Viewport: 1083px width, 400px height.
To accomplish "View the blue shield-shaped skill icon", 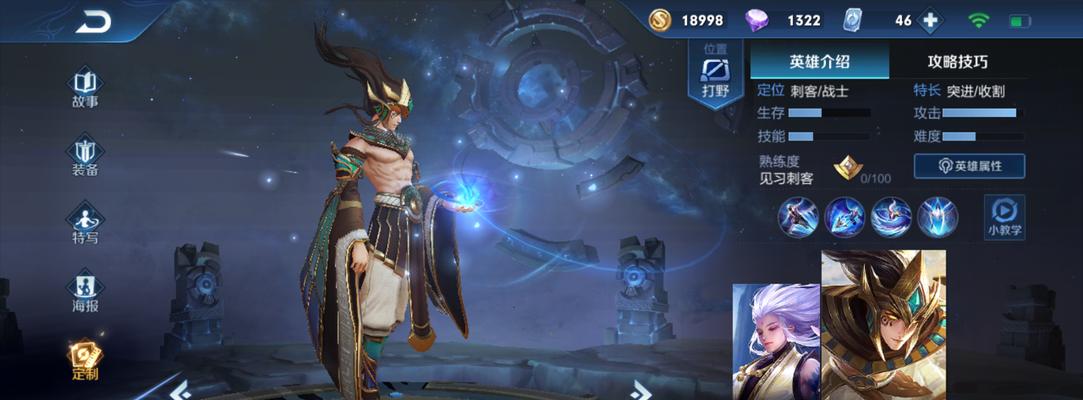I will [938, 217].
